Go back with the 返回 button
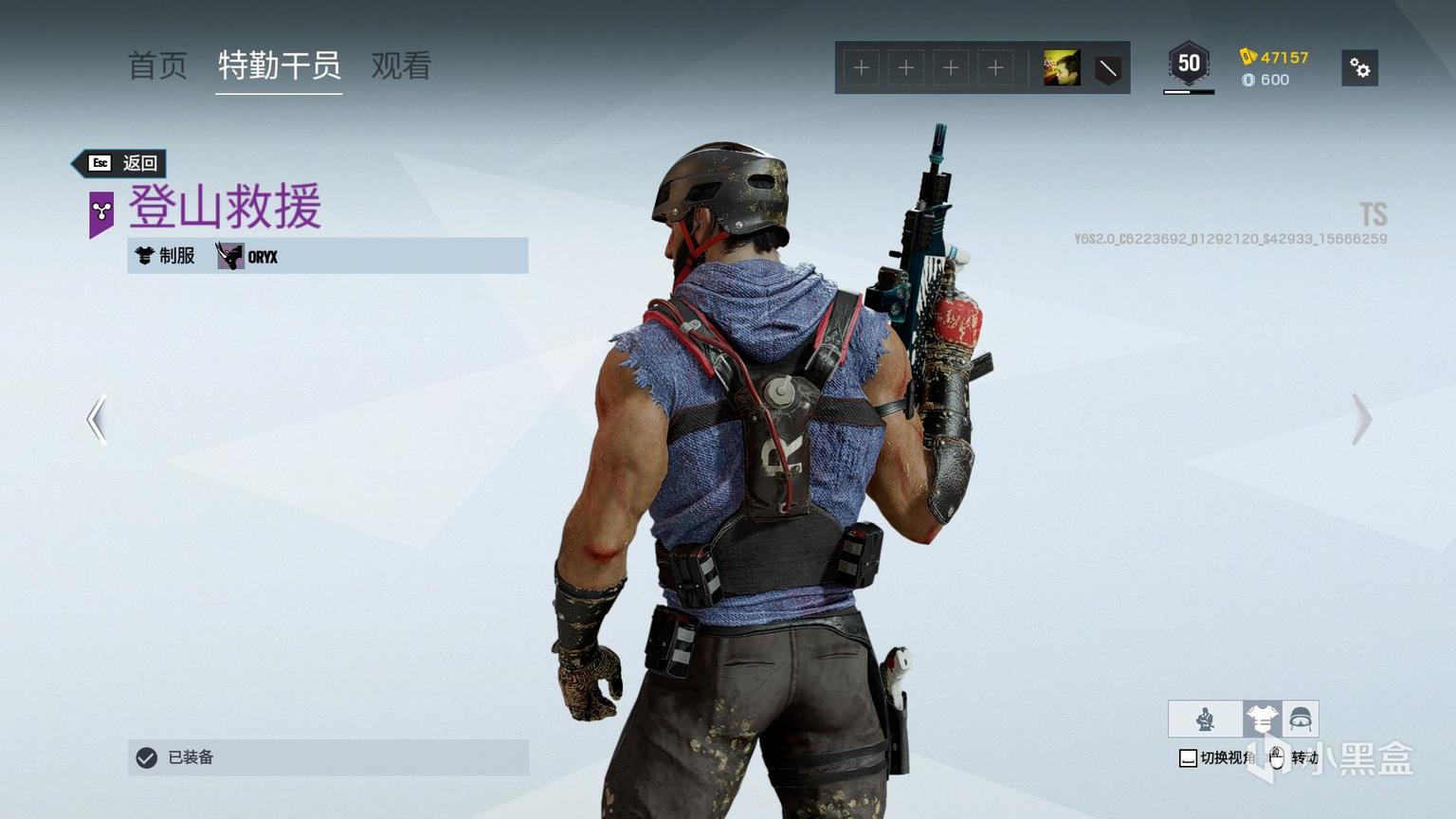 (x=122, y=163)
